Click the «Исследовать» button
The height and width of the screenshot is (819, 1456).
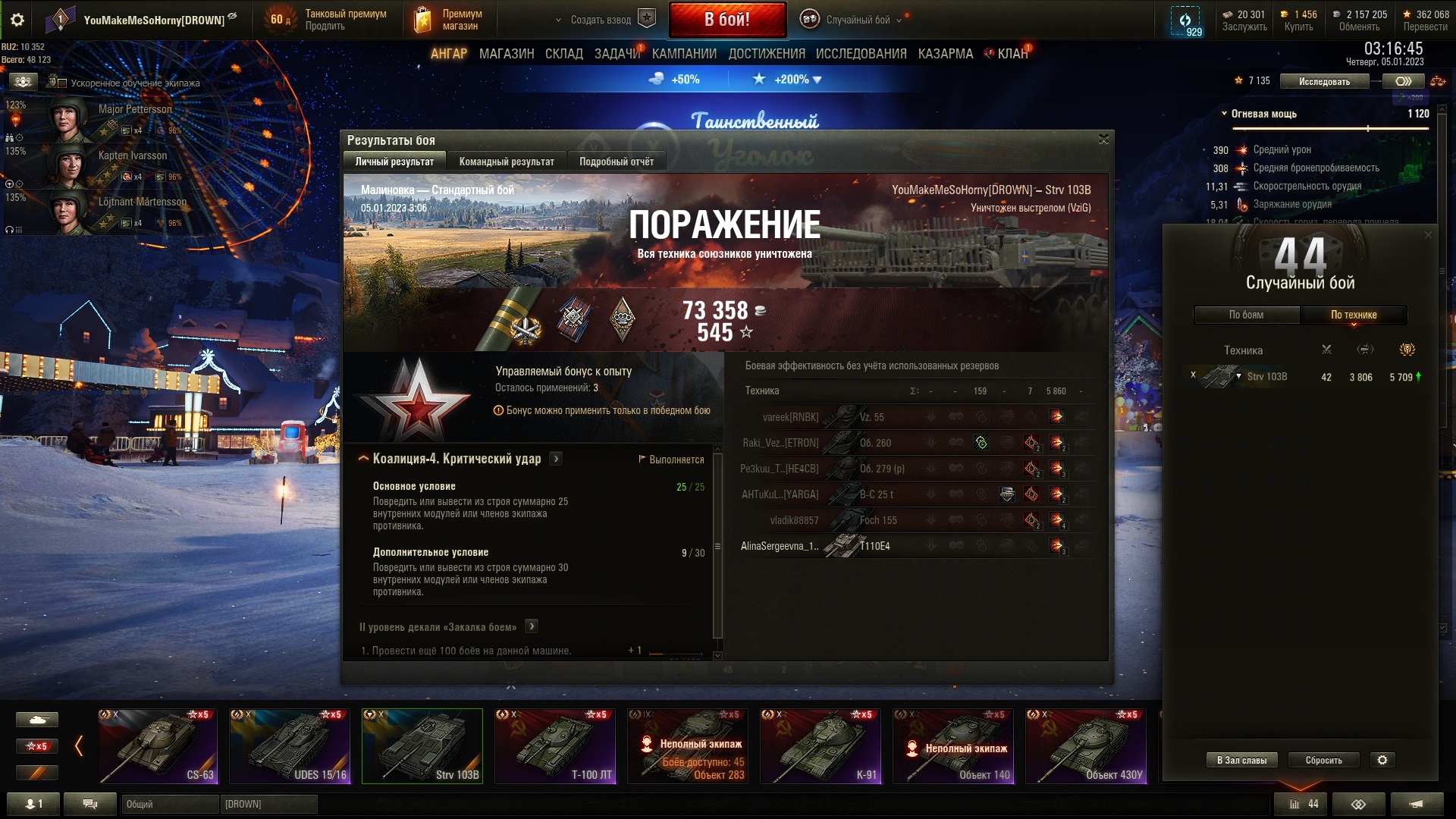(x=1323, y=81)
